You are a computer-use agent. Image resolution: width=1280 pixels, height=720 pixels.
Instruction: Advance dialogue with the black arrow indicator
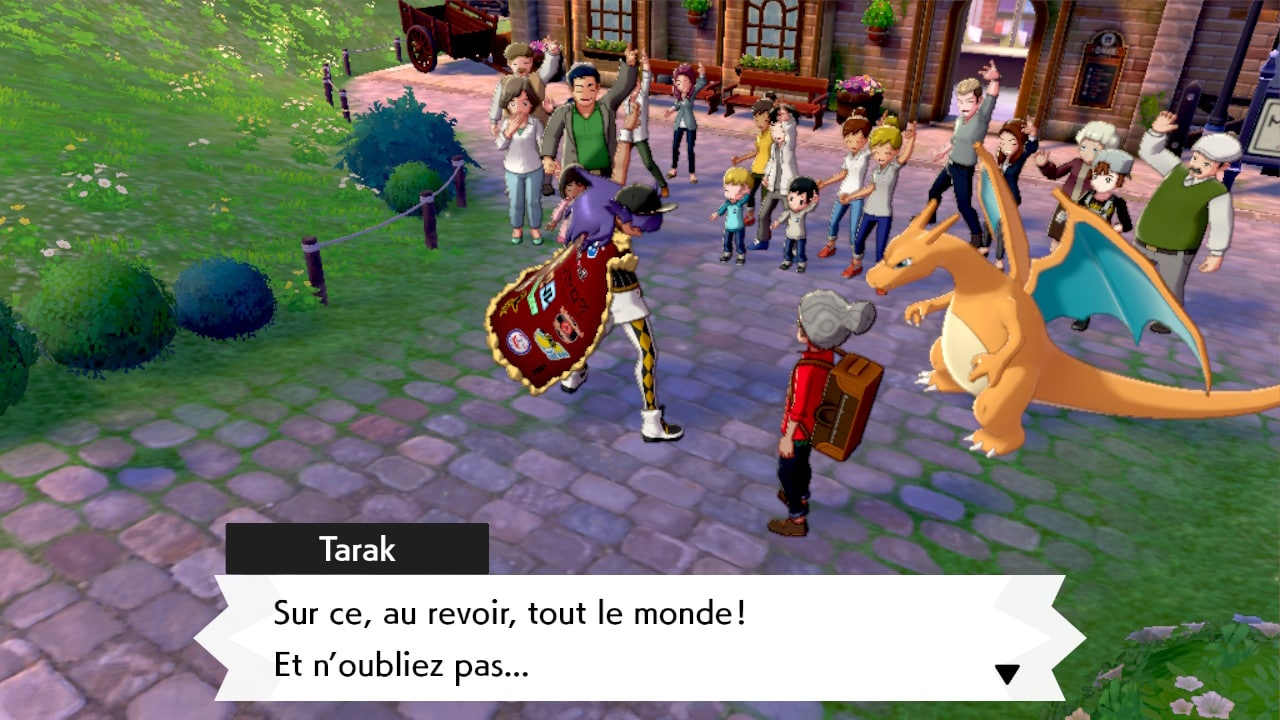[1007, 674]
